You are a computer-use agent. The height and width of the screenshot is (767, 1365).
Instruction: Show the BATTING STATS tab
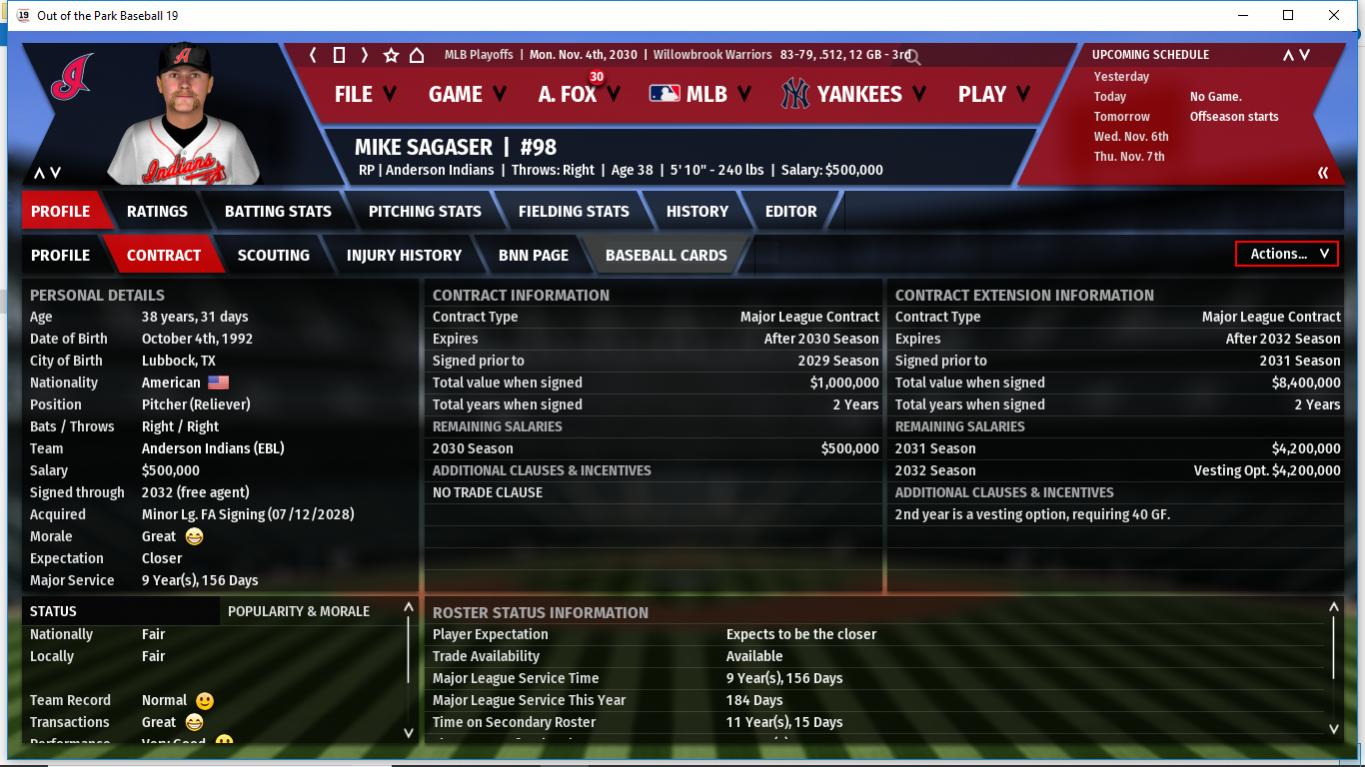278,211
